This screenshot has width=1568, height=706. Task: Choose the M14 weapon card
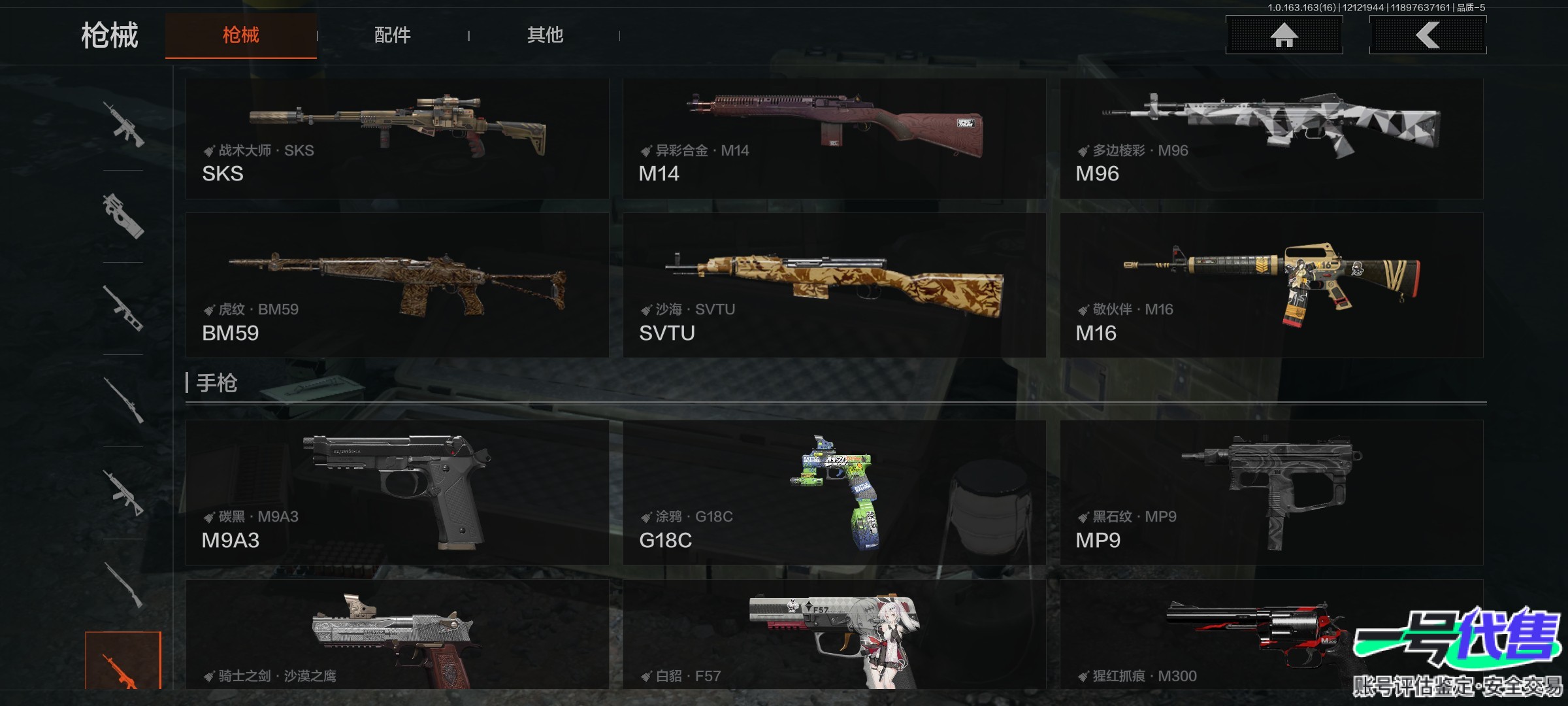(834, 139)
